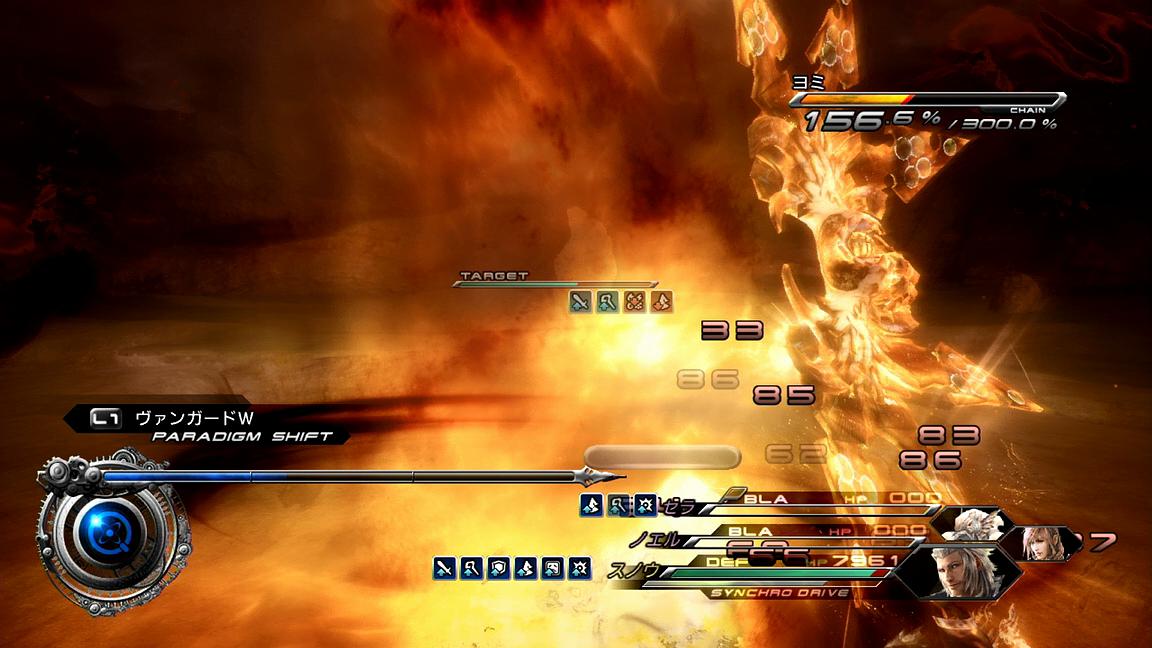Click the blue ATB gear orb

pos(99,536)
